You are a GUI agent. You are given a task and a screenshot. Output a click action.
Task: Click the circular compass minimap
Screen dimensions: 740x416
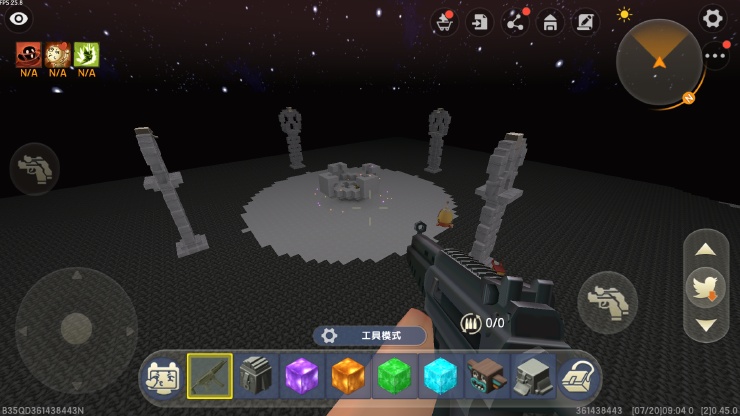pyautogui.click(x=659, y=61)
